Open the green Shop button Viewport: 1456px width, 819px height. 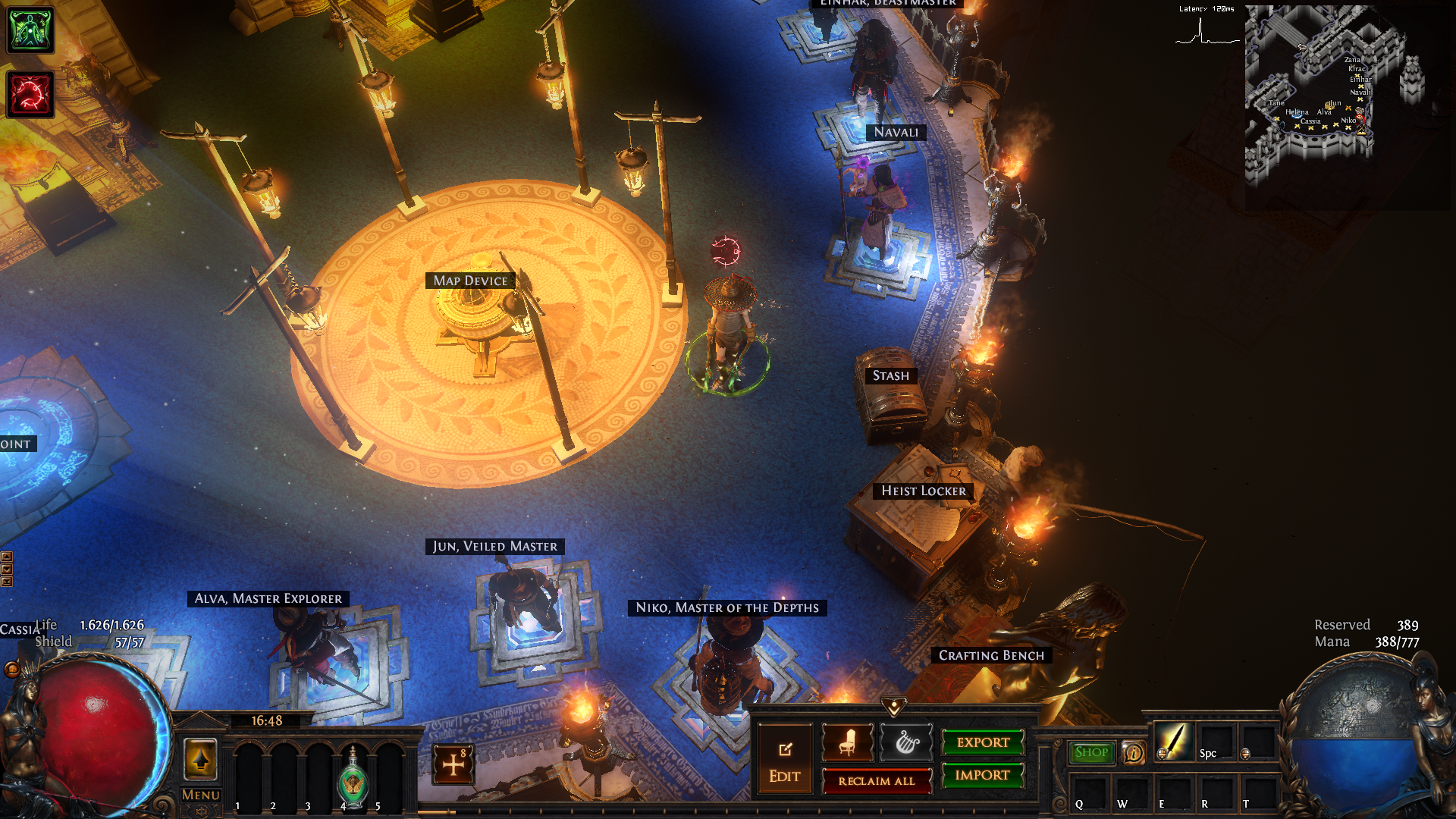click(1091, 752)
